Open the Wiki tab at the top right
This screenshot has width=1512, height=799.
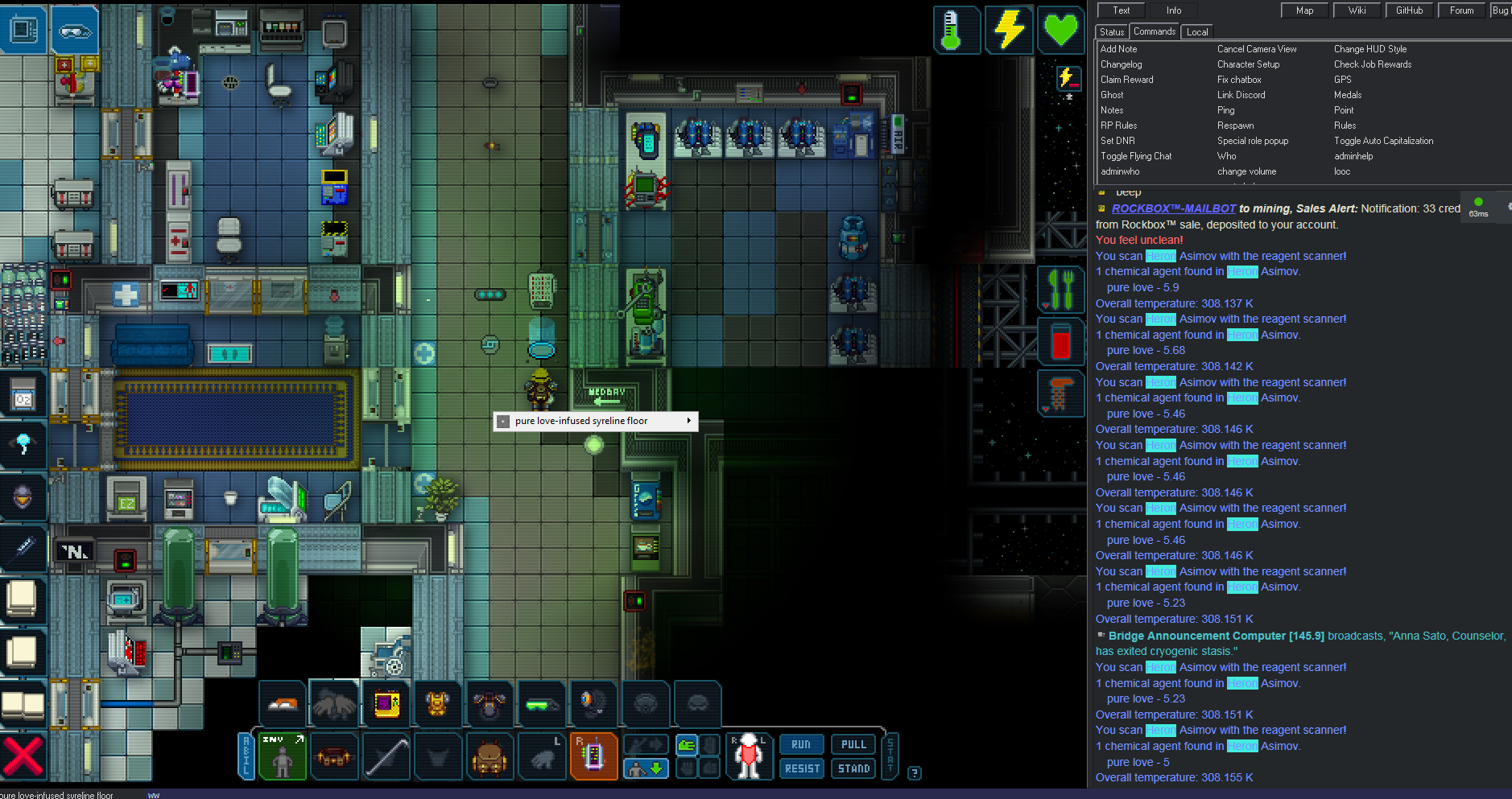[1357, 10]
